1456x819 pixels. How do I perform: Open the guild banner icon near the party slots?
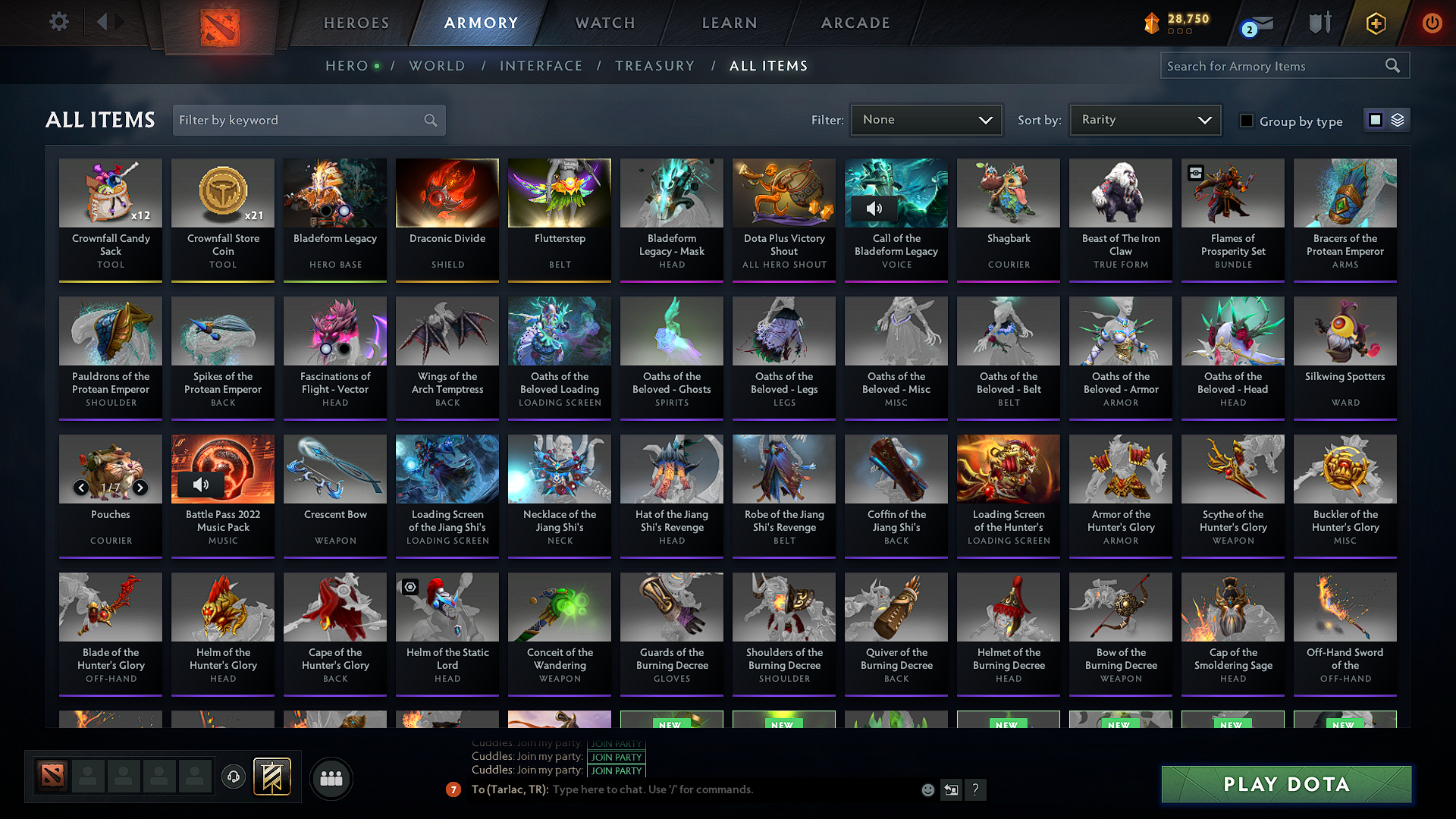pyautogui.click(x=274, y=777)
